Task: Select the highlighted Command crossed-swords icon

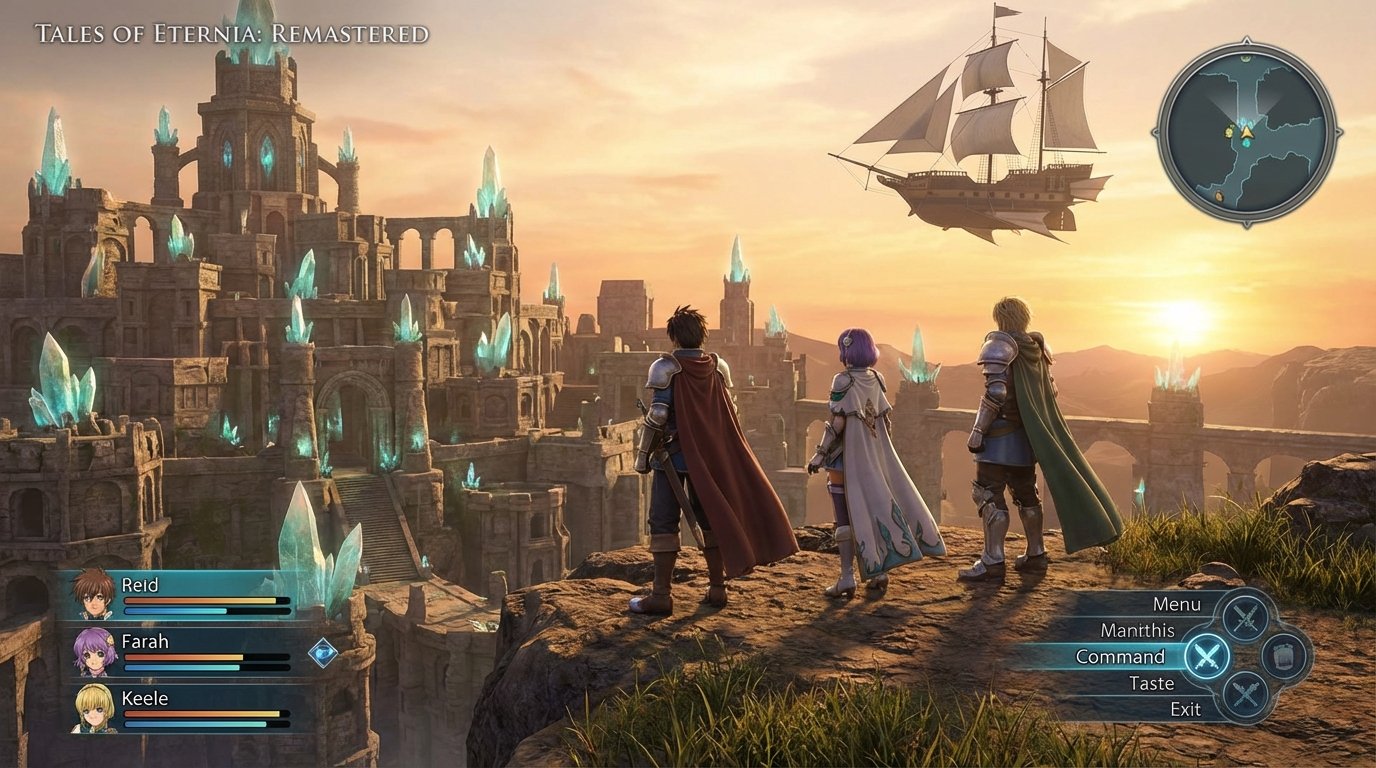Action: [1206, 657]
